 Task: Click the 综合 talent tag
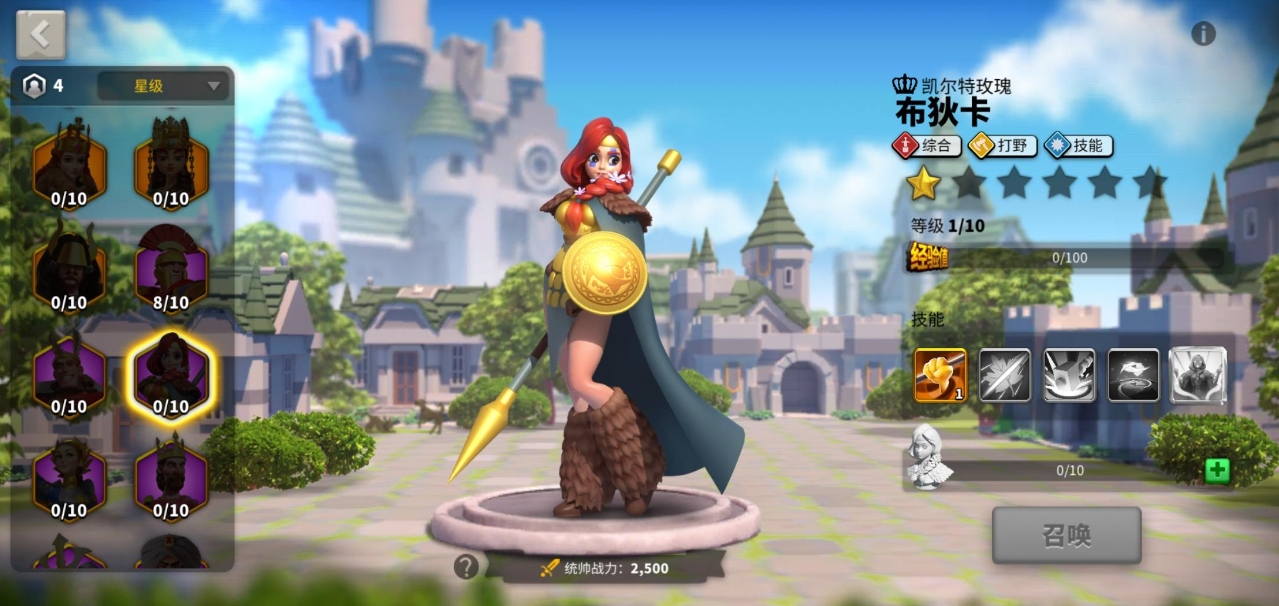pyautogui.click(x=927, y=146)
